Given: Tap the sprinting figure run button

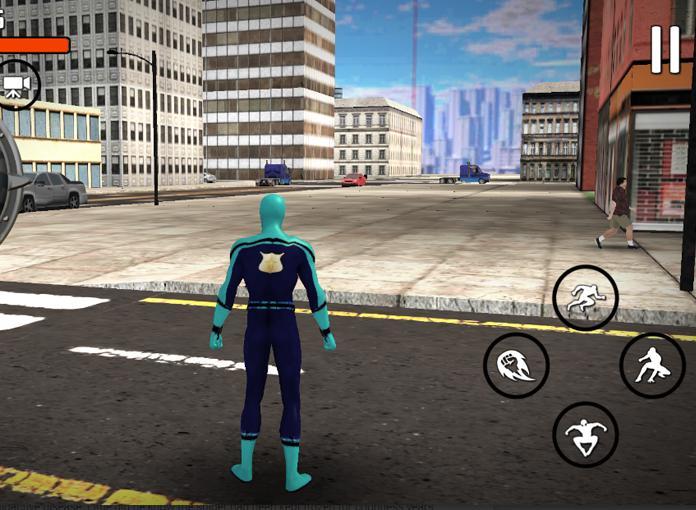Looking at the screenshot, I should [585, 297].
